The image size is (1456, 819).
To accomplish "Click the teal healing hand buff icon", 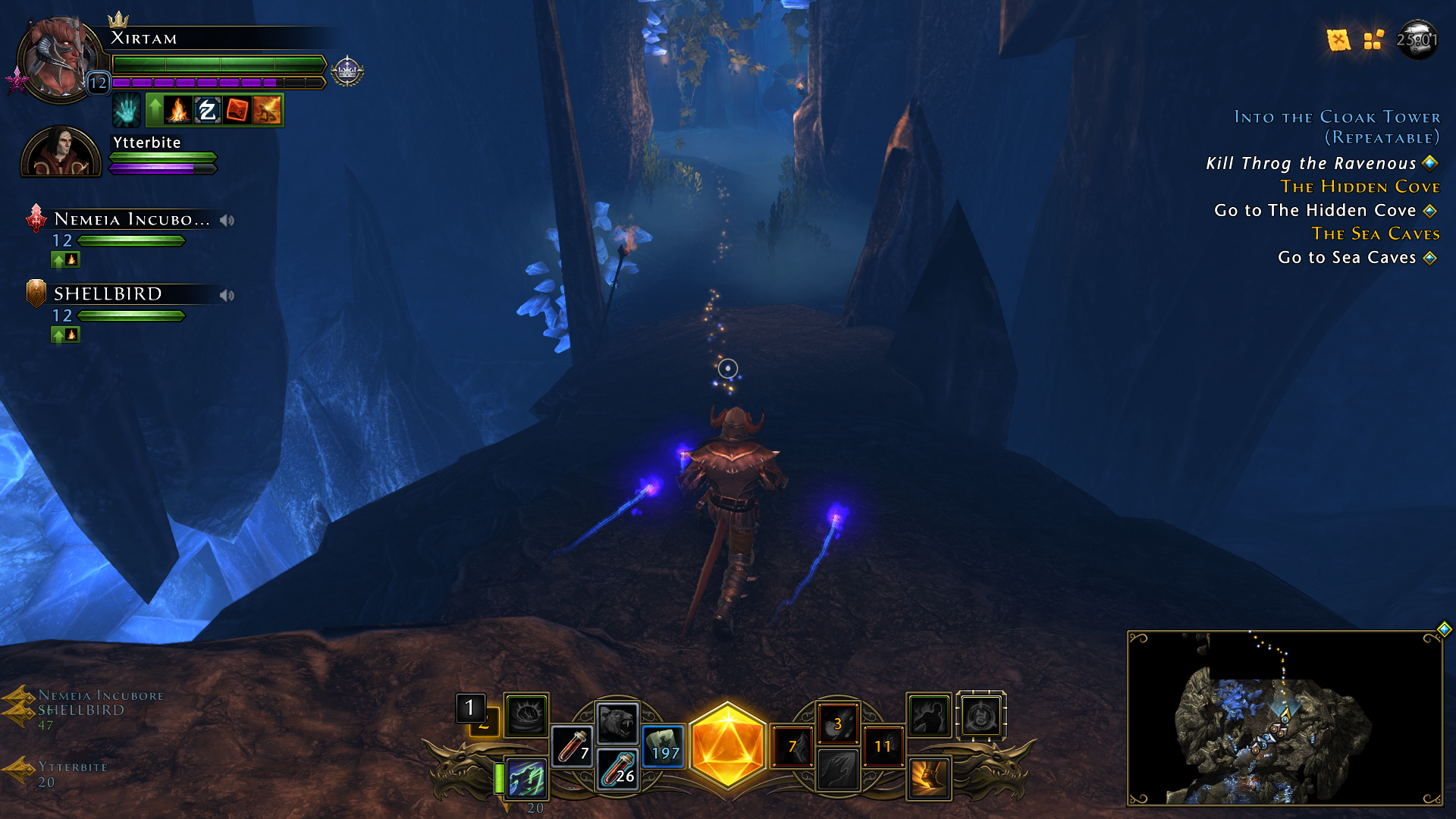I will coord(126,110).
